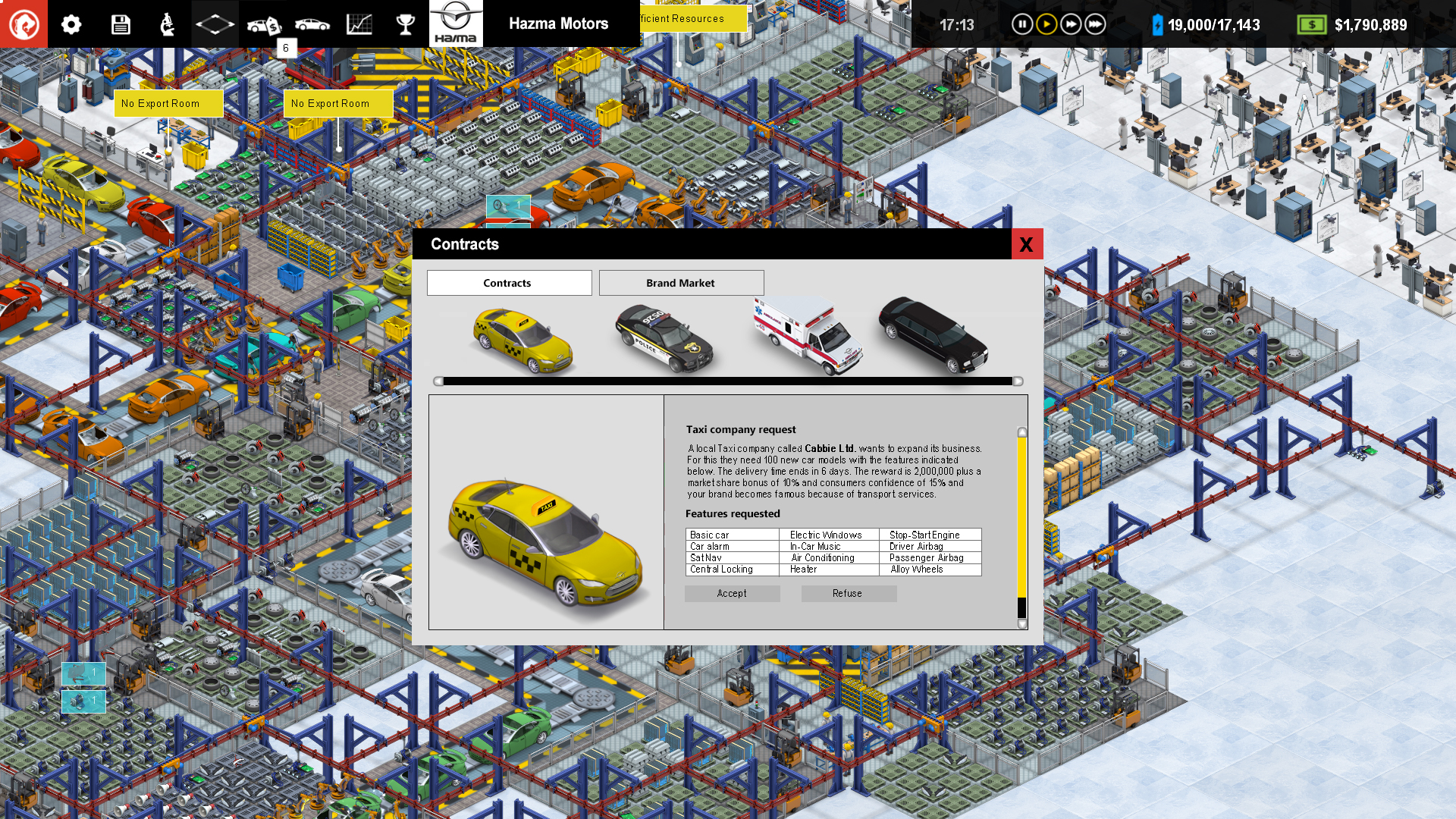The height and width of the screenshot is (819, 1456).
Task: Save the game using the floppy disk icon
Action: click(x=120, y=24)
